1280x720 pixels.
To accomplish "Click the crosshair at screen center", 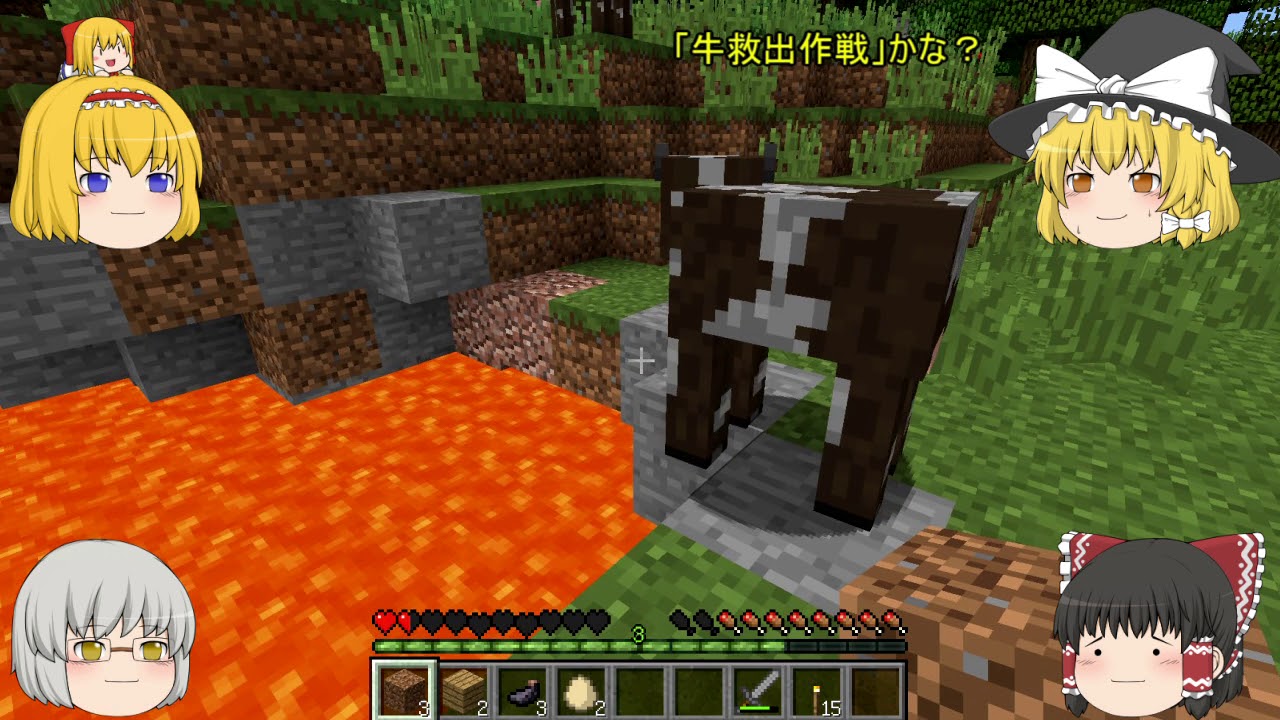I will pyautogui.click(x=640, y=360).
